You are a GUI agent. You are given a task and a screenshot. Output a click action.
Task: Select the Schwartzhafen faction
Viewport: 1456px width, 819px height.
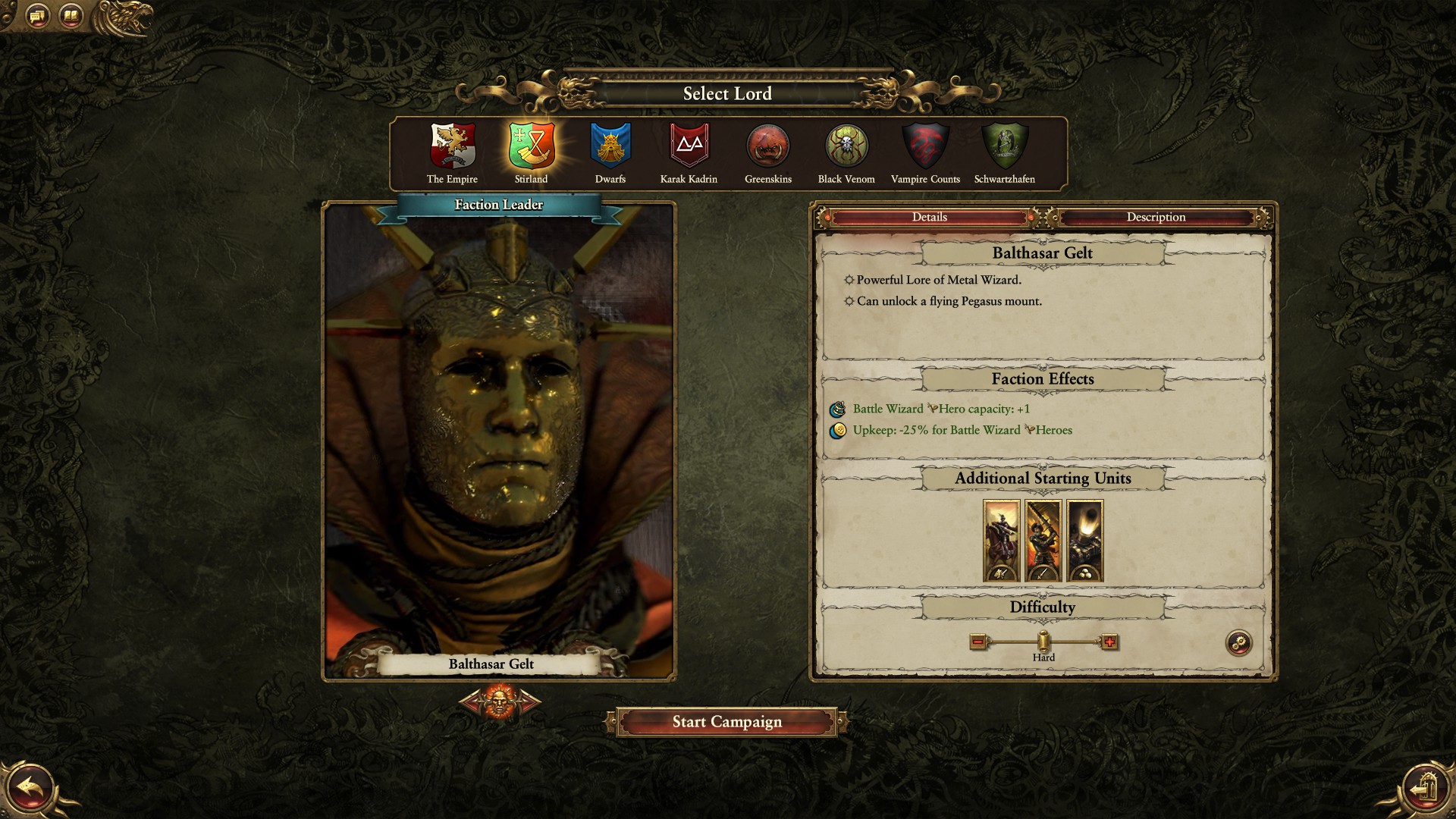(1005, 146)
